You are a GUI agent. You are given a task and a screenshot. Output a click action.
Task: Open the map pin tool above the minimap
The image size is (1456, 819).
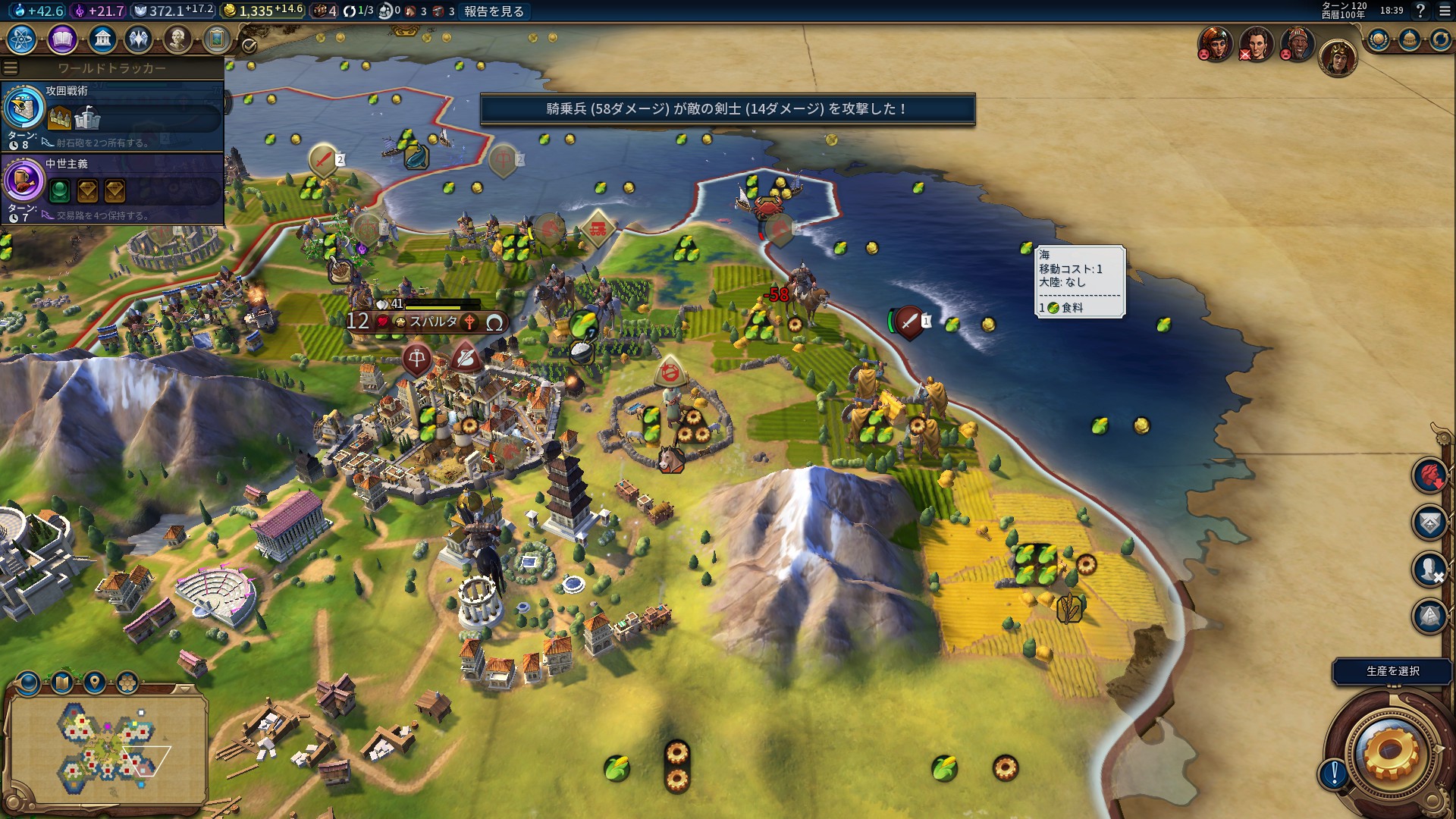[95, 682]
